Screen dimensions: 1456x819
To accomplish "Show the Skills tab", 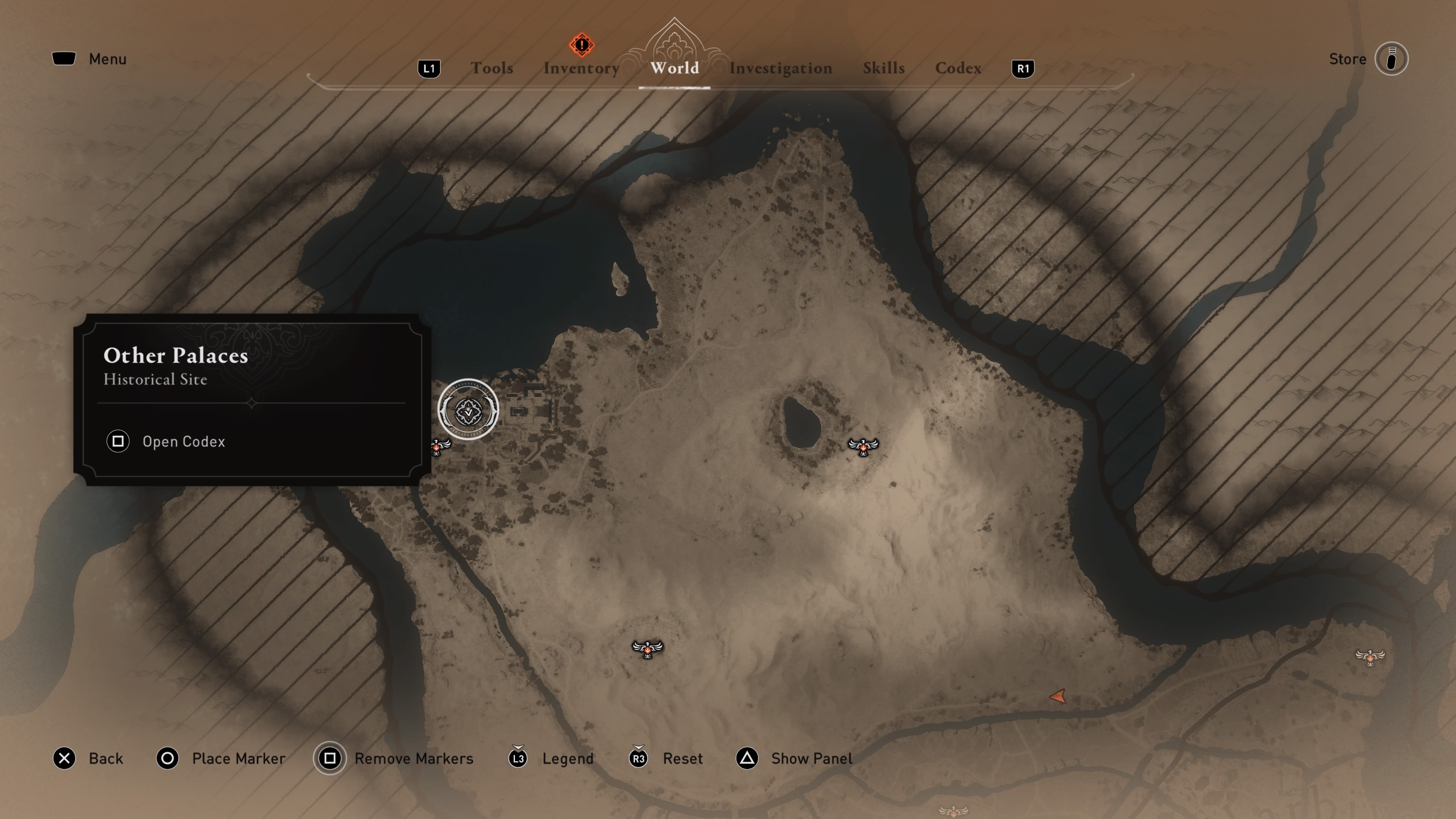I will pos(883,68).
